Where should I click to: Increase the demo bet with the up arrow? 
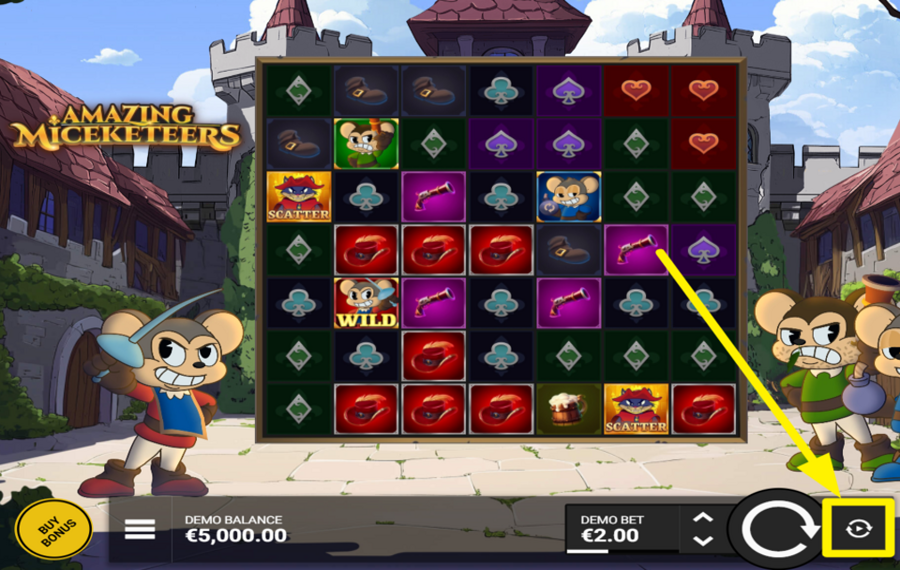pyautogui.click(x=703, y=517)
